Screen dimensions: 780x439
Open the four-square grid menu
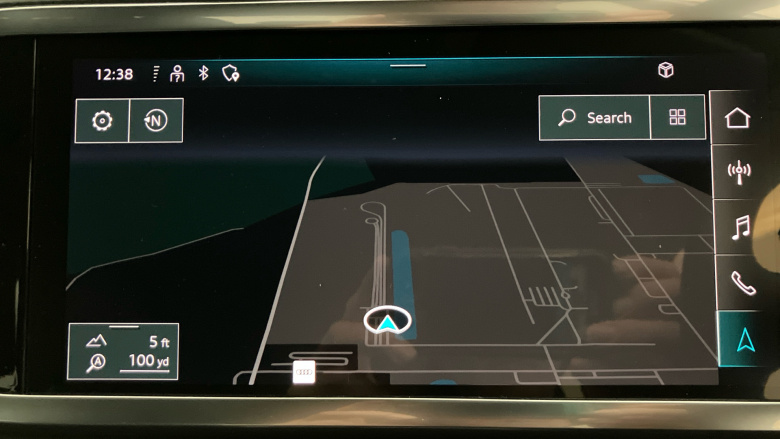tap(677, 118)
